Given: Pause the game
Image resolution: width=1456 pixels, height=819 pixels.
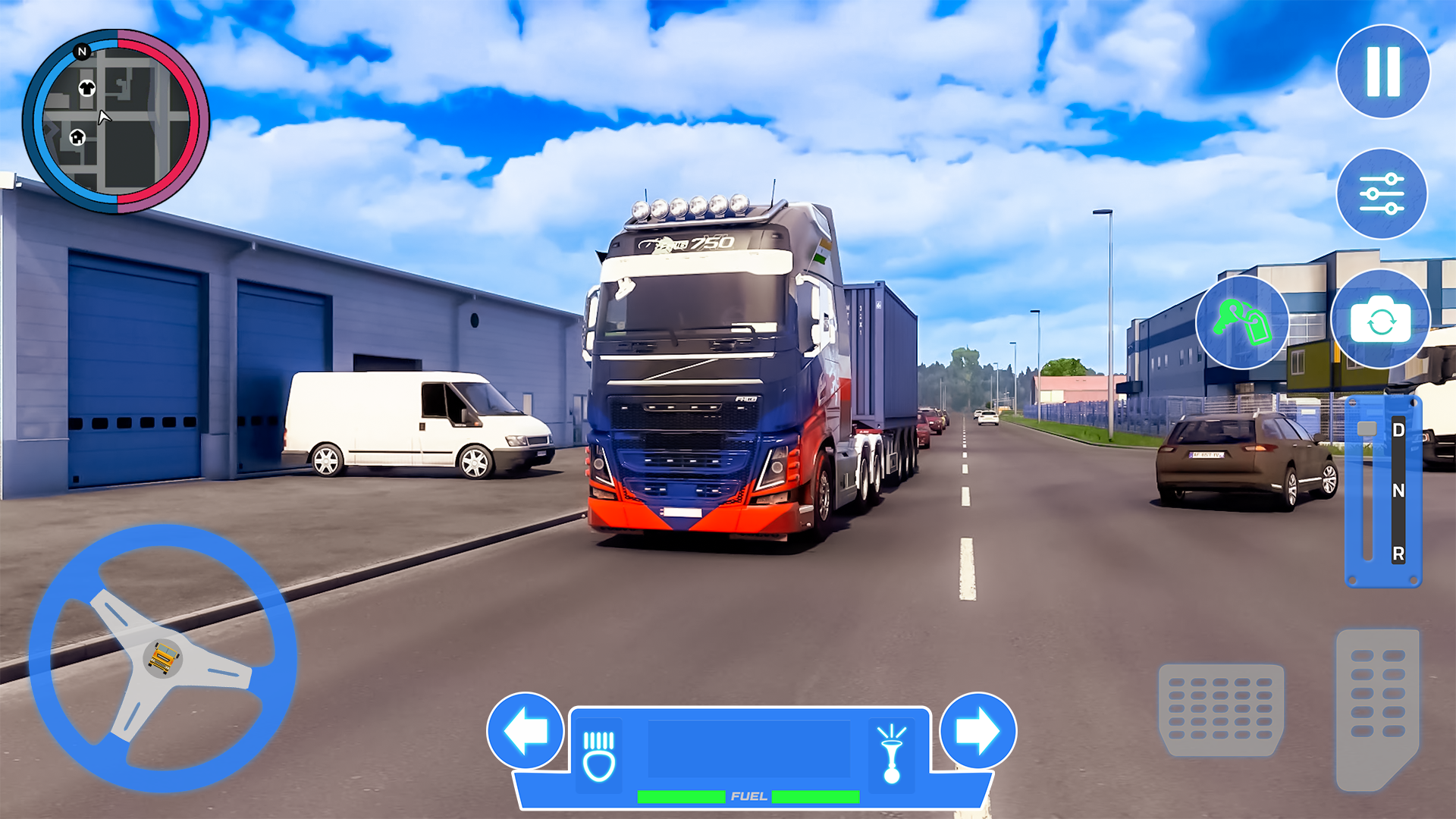Looking at the screenshot, I should pos(1382,71).
